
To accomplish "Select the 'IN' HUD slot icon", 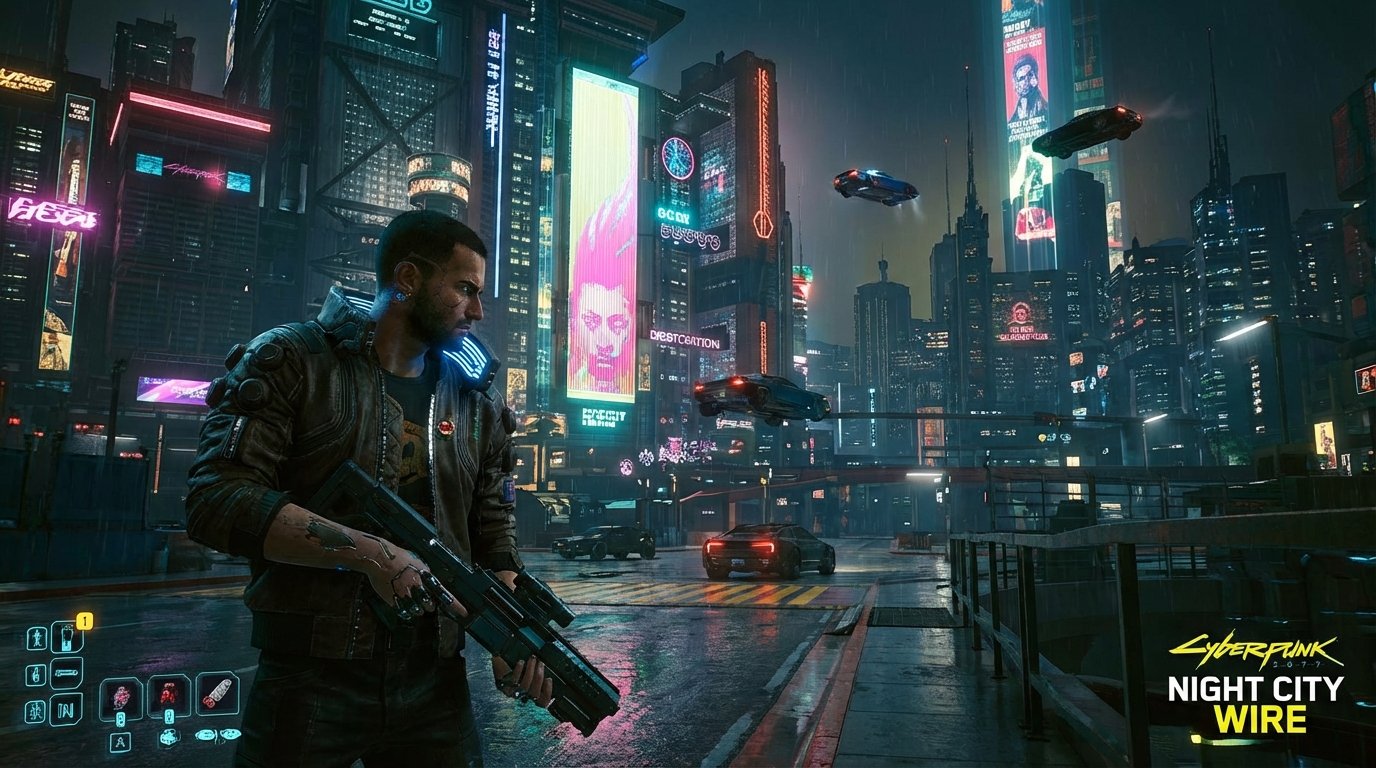I will coord(66,709).
